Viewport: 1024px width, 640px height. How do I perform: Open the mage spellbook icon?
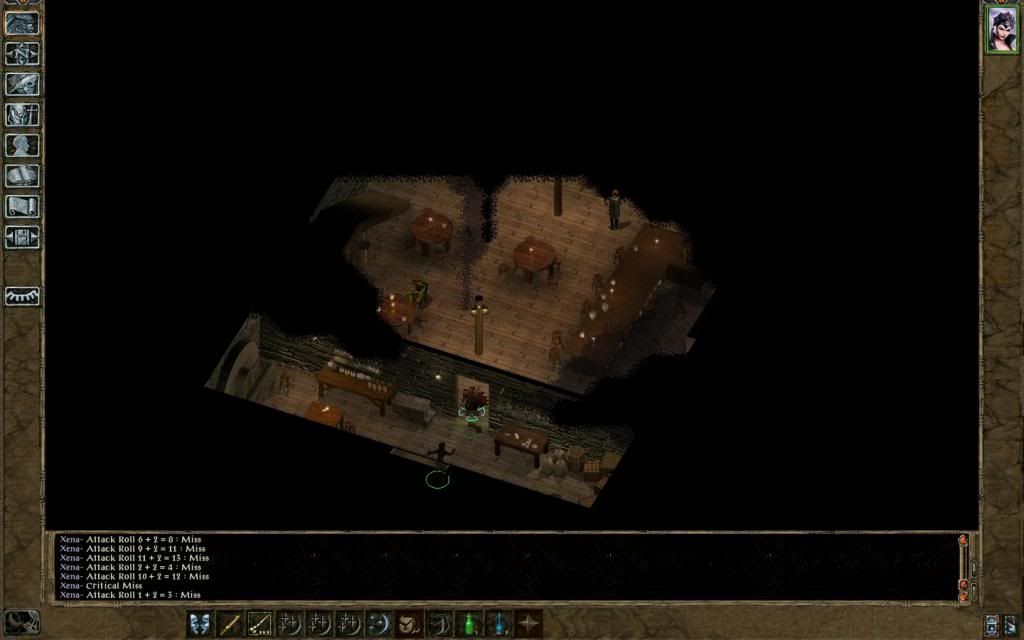pos(22,176)
